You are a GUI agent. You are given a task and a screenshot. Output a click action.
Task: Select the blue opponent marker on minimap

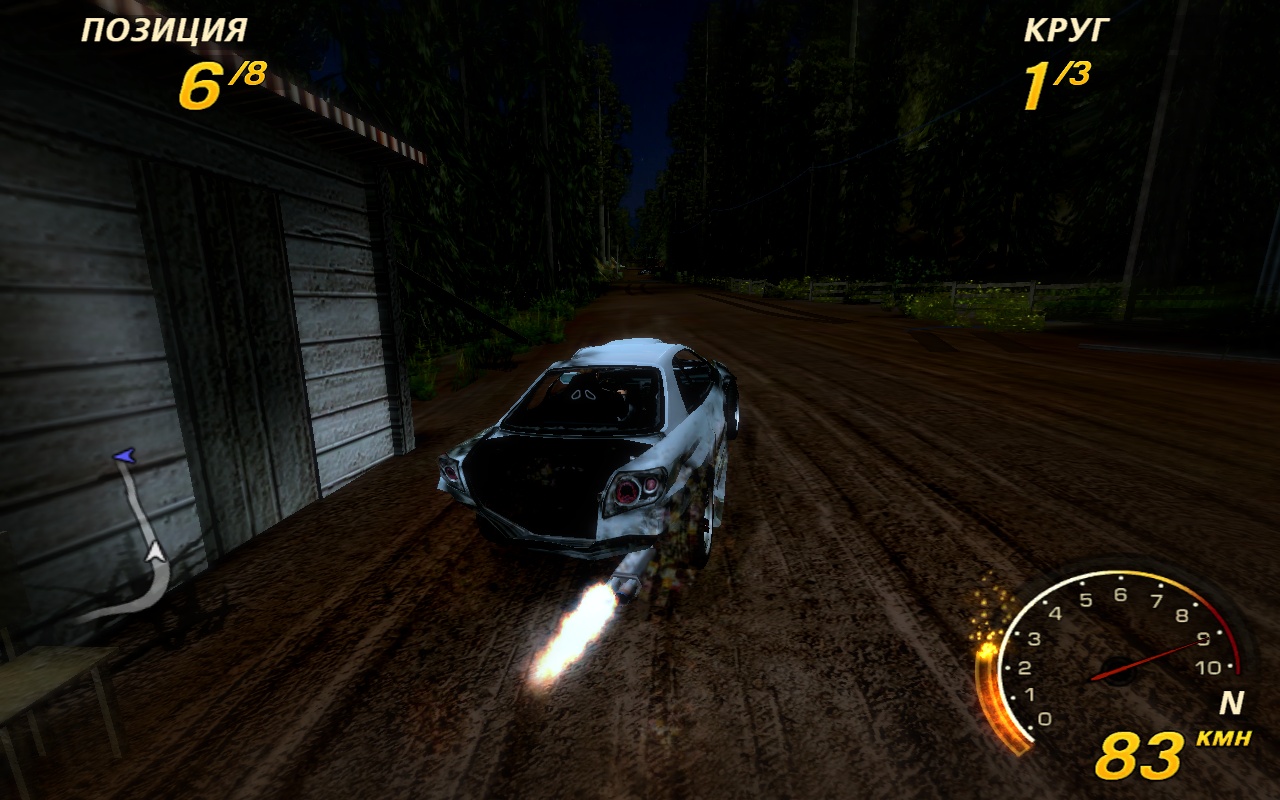coord(124,456)
